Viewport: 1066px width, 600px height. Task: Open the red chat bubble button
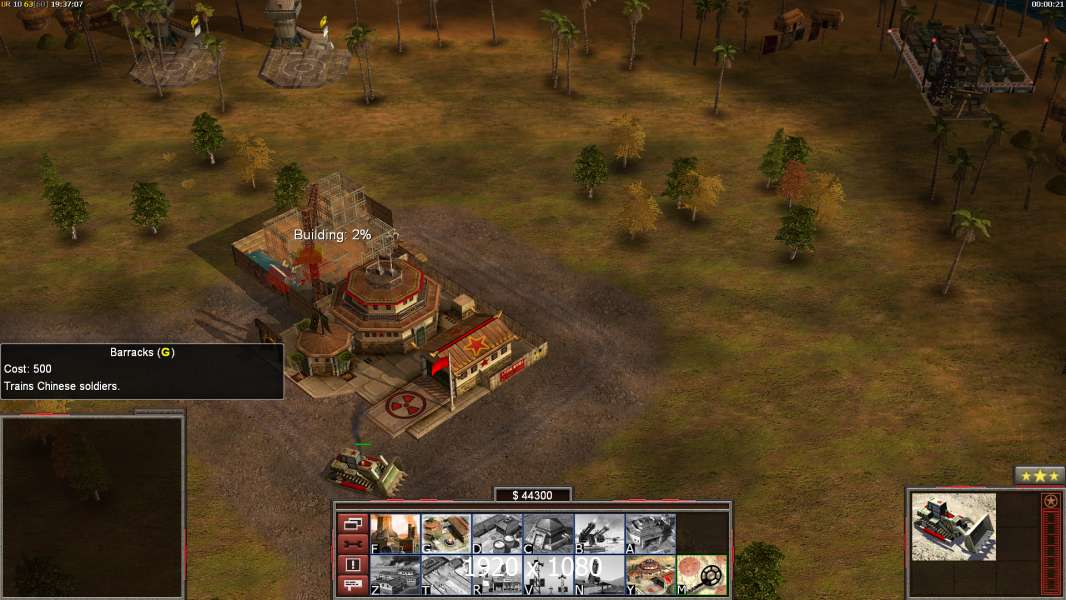pos(352,586)
